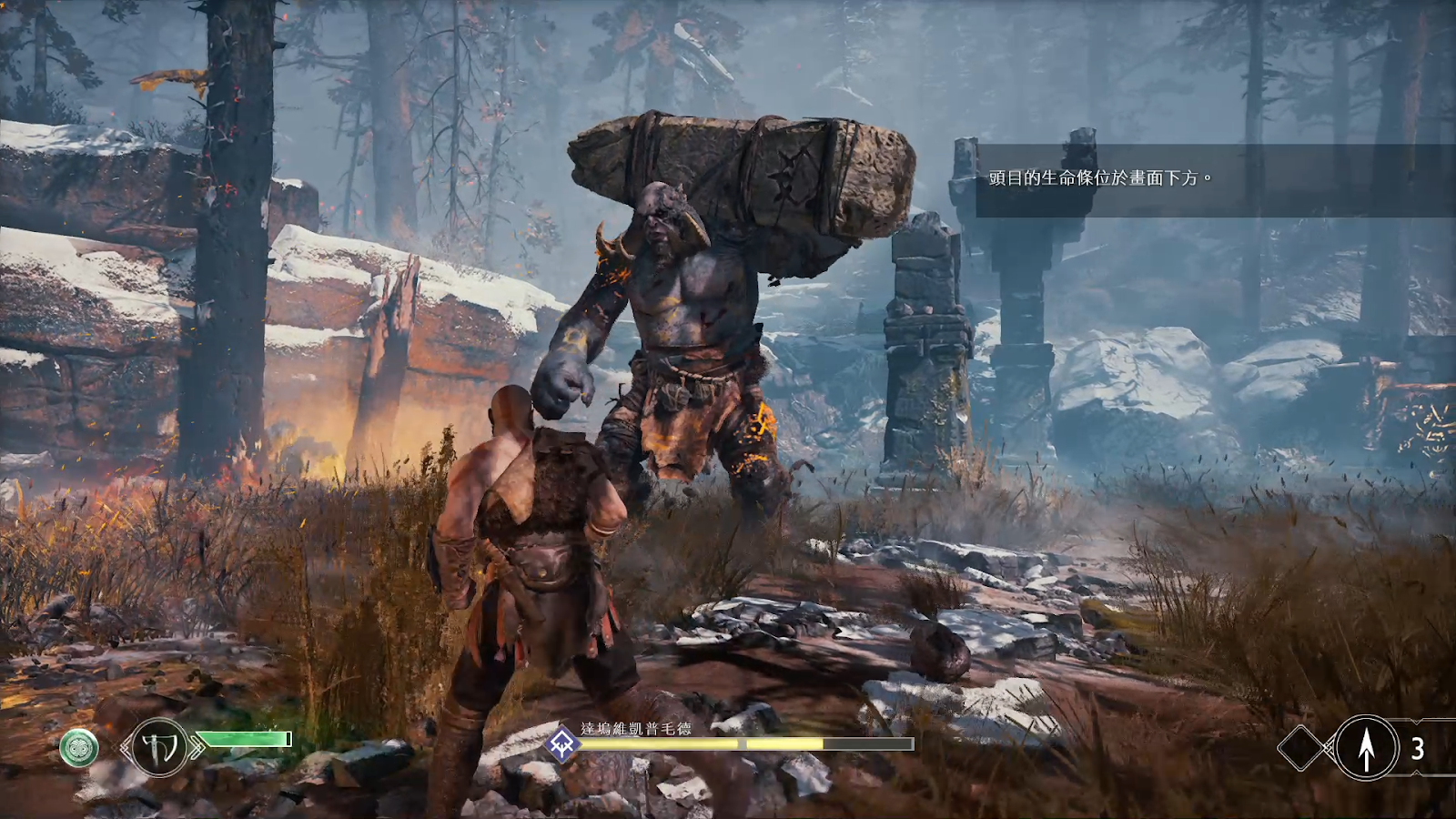Click the green round shield emblem
The height and width of the screenshot is (819, 1456).
79,748
